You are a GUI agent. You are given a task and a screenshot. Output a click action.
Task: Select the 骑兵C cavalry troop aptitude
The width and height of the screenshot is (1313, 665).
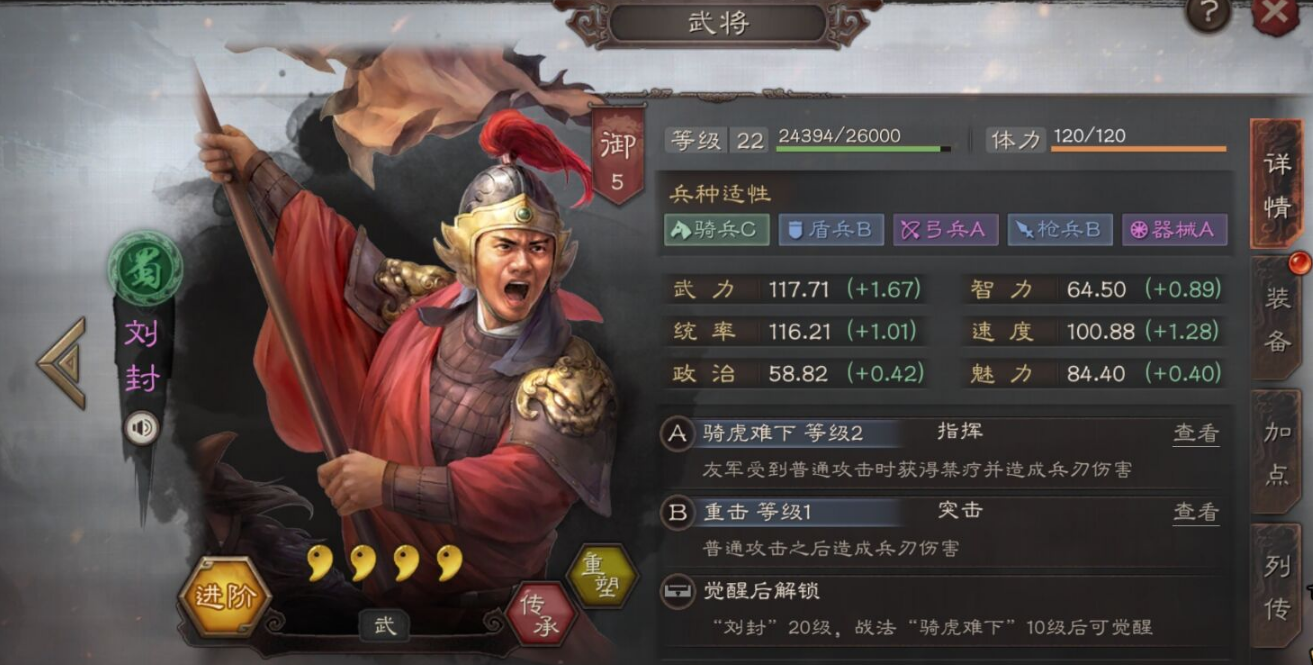tap(717, 230)
